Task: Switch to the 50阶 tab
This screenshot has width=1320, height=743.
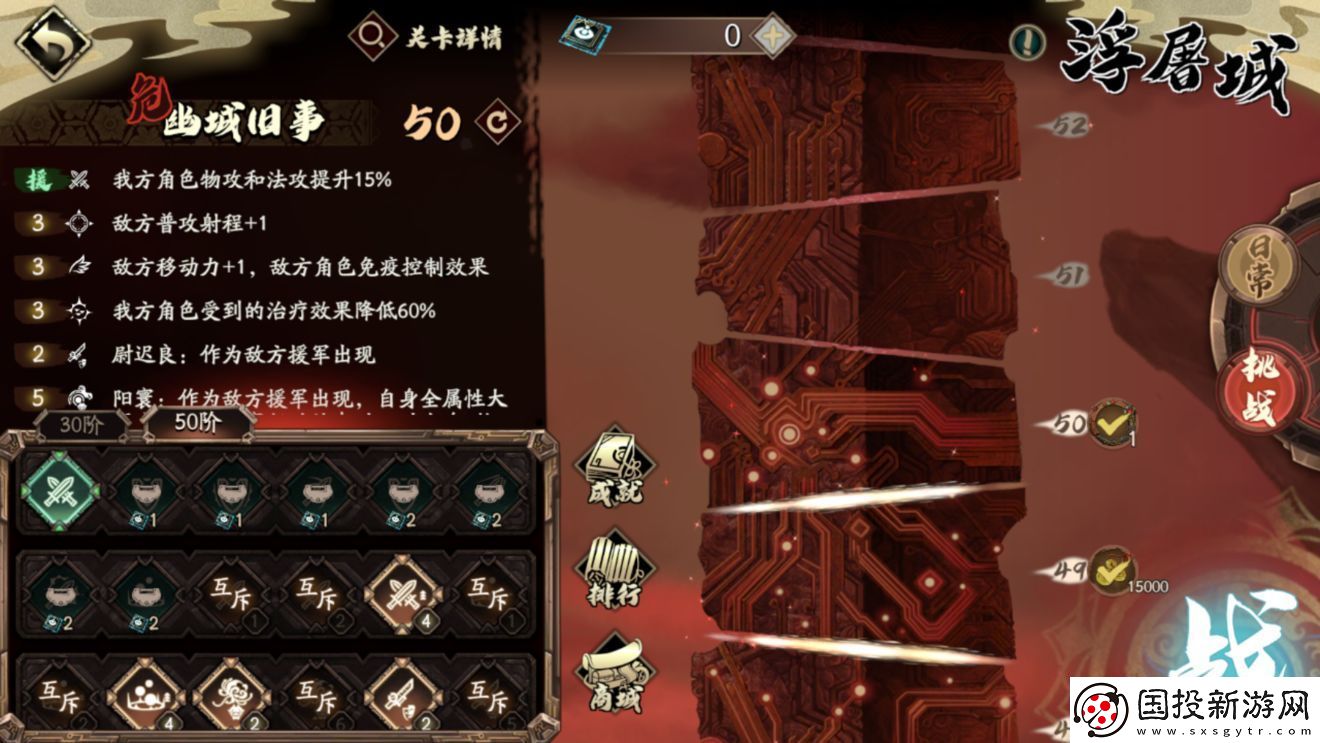Action: 198,422
